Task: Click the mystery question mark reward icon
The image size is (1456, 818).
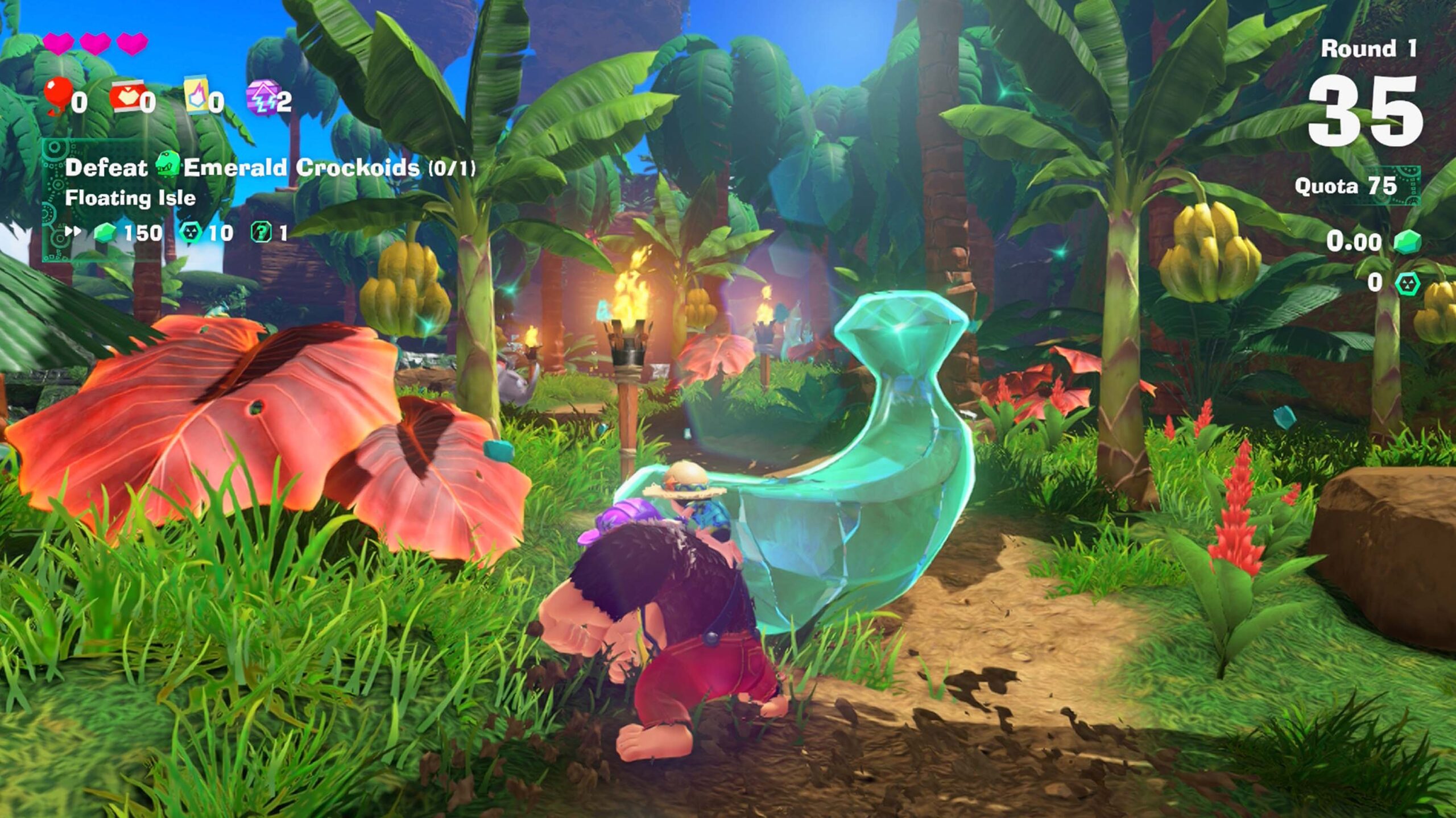Action: click(261, 232)
